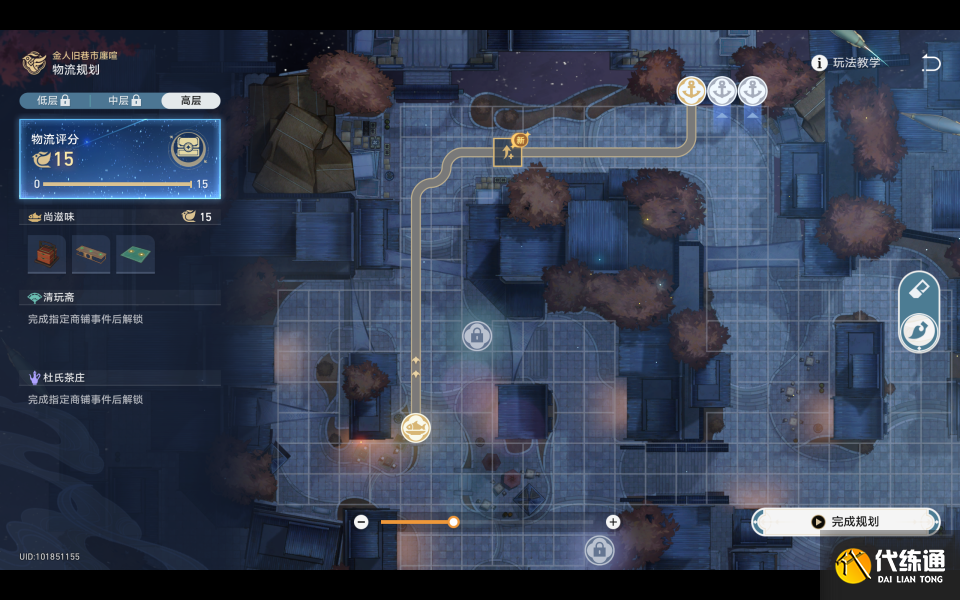Viewport: 960px width, 600px height.
Task: Choose the 高层 floor tab
Action: (190, 101)
